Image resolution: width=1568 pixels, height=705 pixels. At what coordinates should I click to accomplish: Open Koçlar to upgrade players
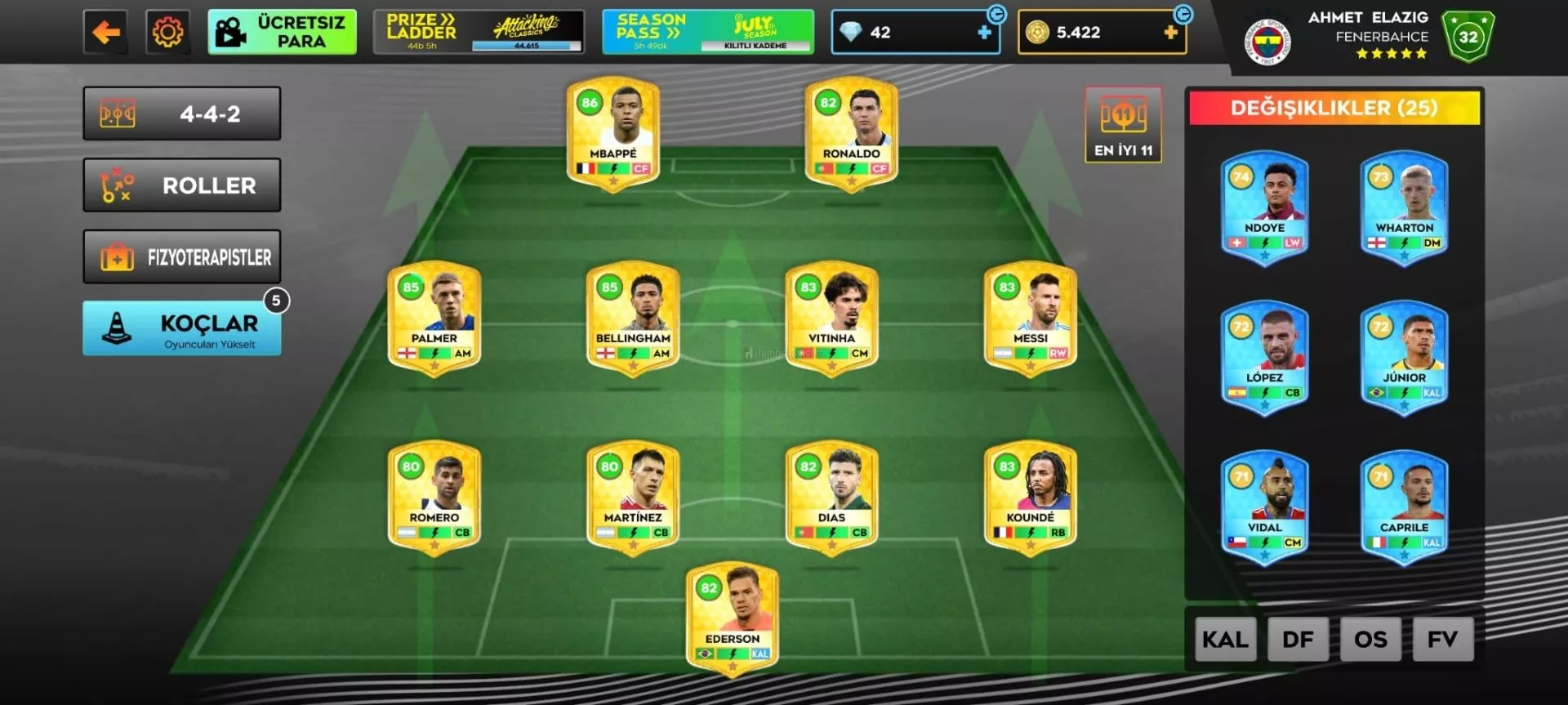click(182, 328)
